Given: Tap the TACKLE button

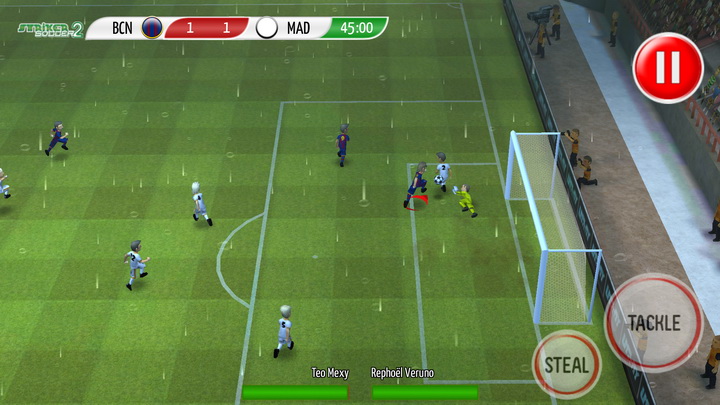Looking at the screenshot, I should pyautogui.click(x=654, y=322).
